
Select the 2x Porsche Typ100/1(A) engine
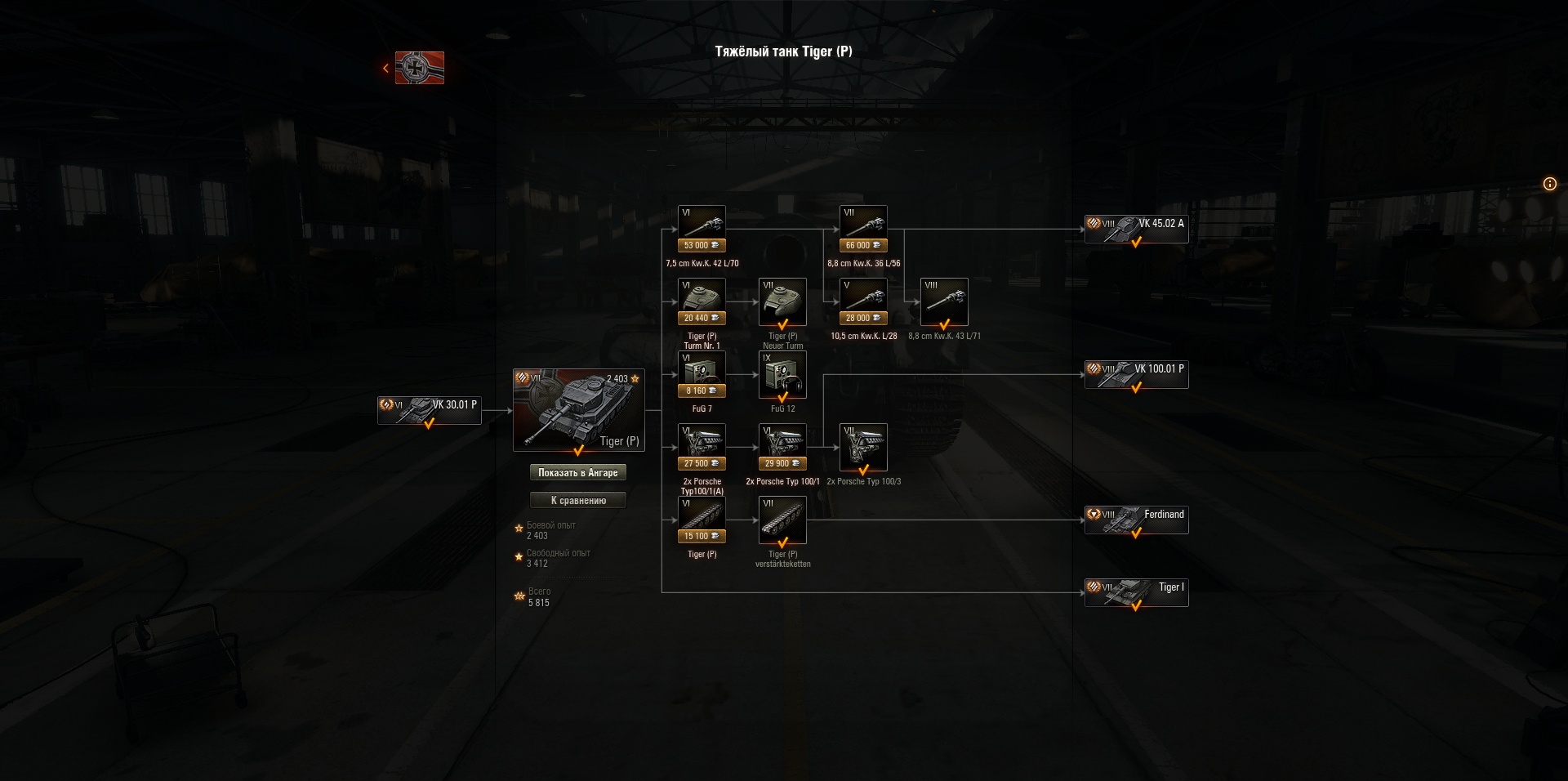click(701, 444)
